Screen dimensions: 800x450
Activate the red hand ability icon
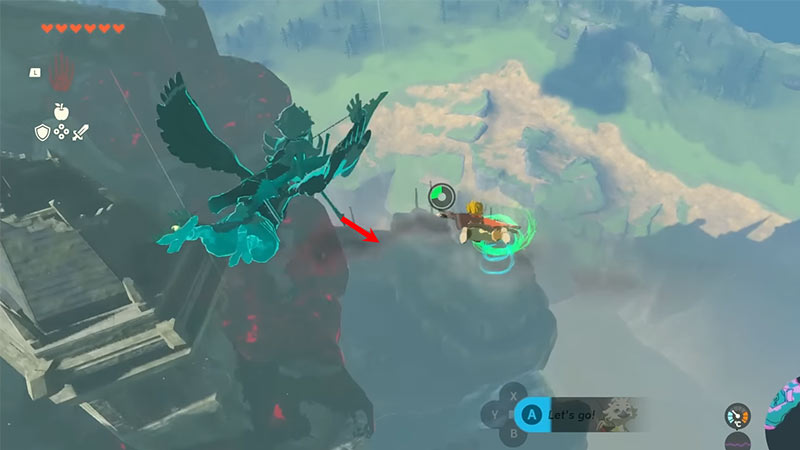point(62,70)
